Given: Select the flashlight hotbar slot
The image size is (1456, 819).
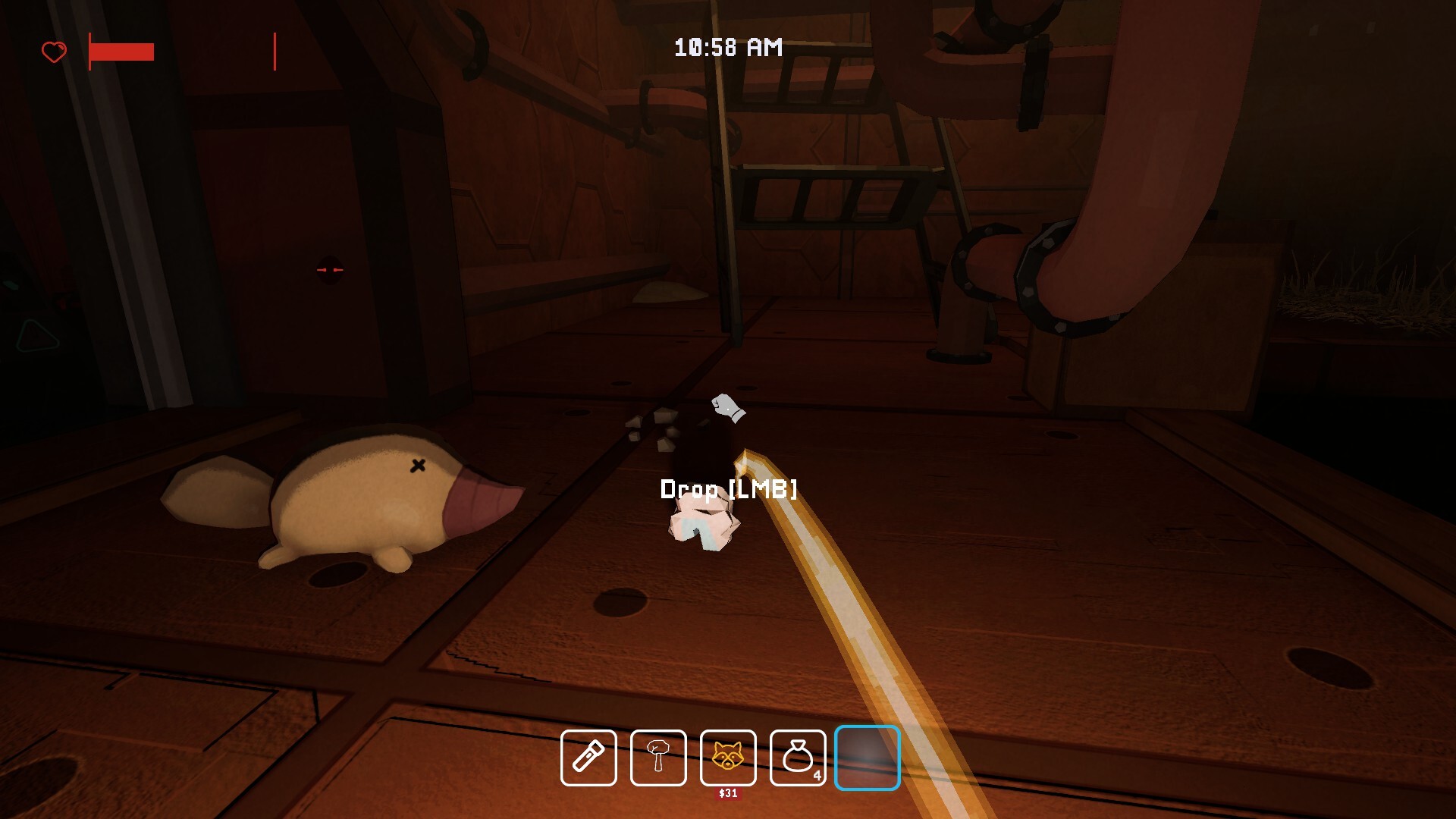Looking at the screenshot, I should coord(588,758).
